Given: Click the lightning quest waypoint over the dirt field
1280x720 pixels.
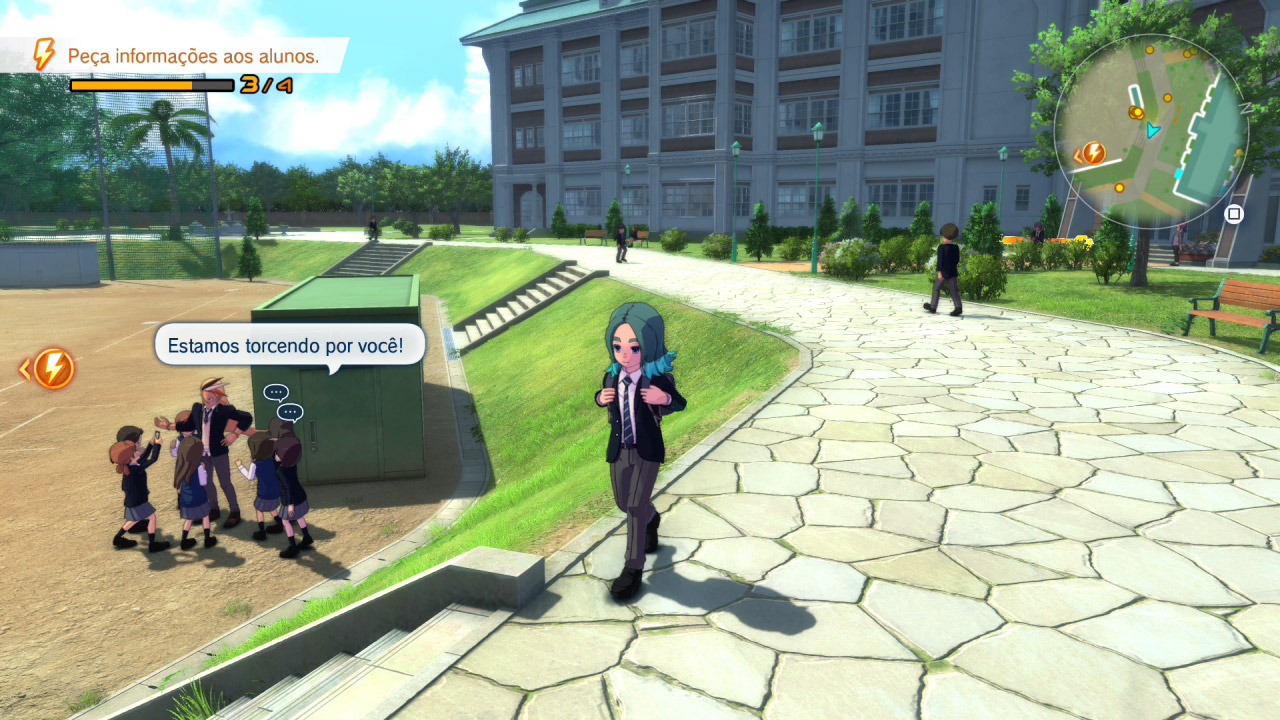Looking at the screenshot, I should point(53,369).
